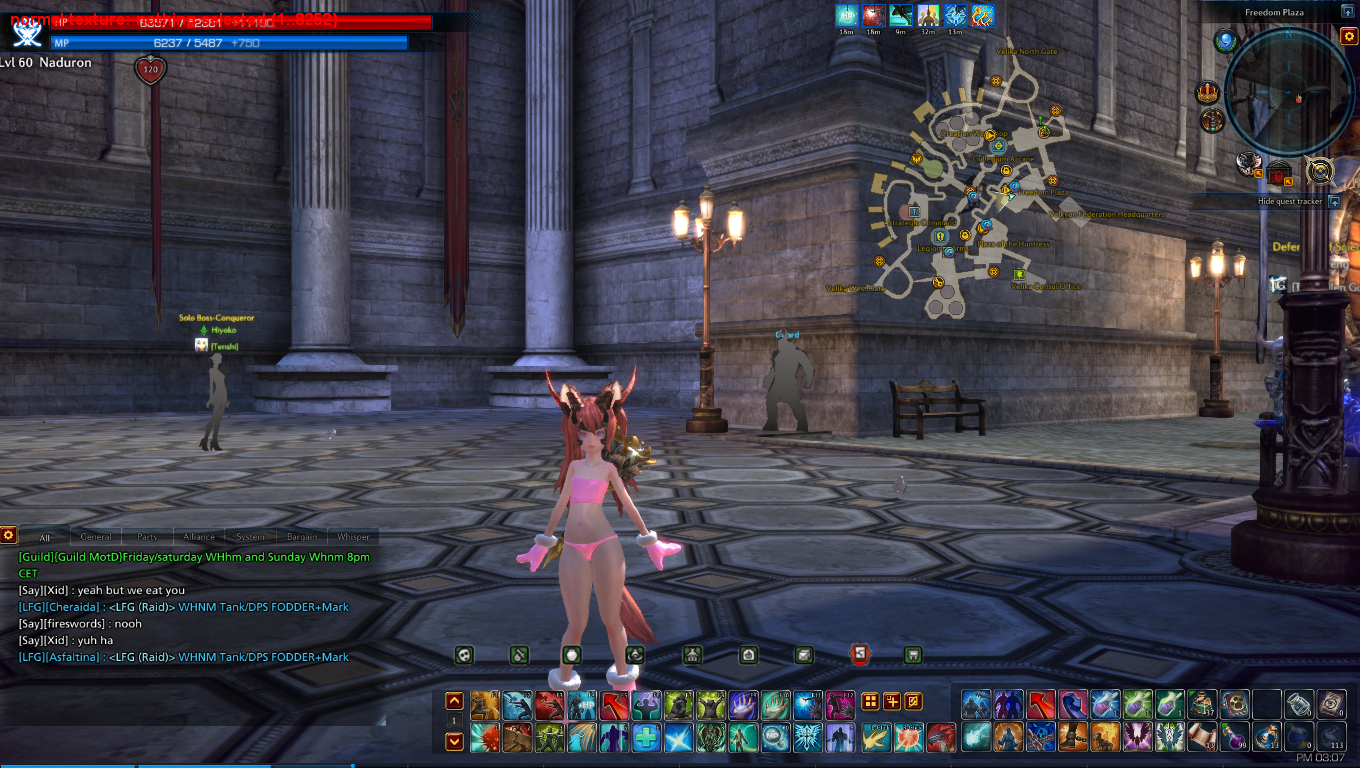Switch to the General chat tab
Viewport: 1360px width, 768px height.
point(96,537)
